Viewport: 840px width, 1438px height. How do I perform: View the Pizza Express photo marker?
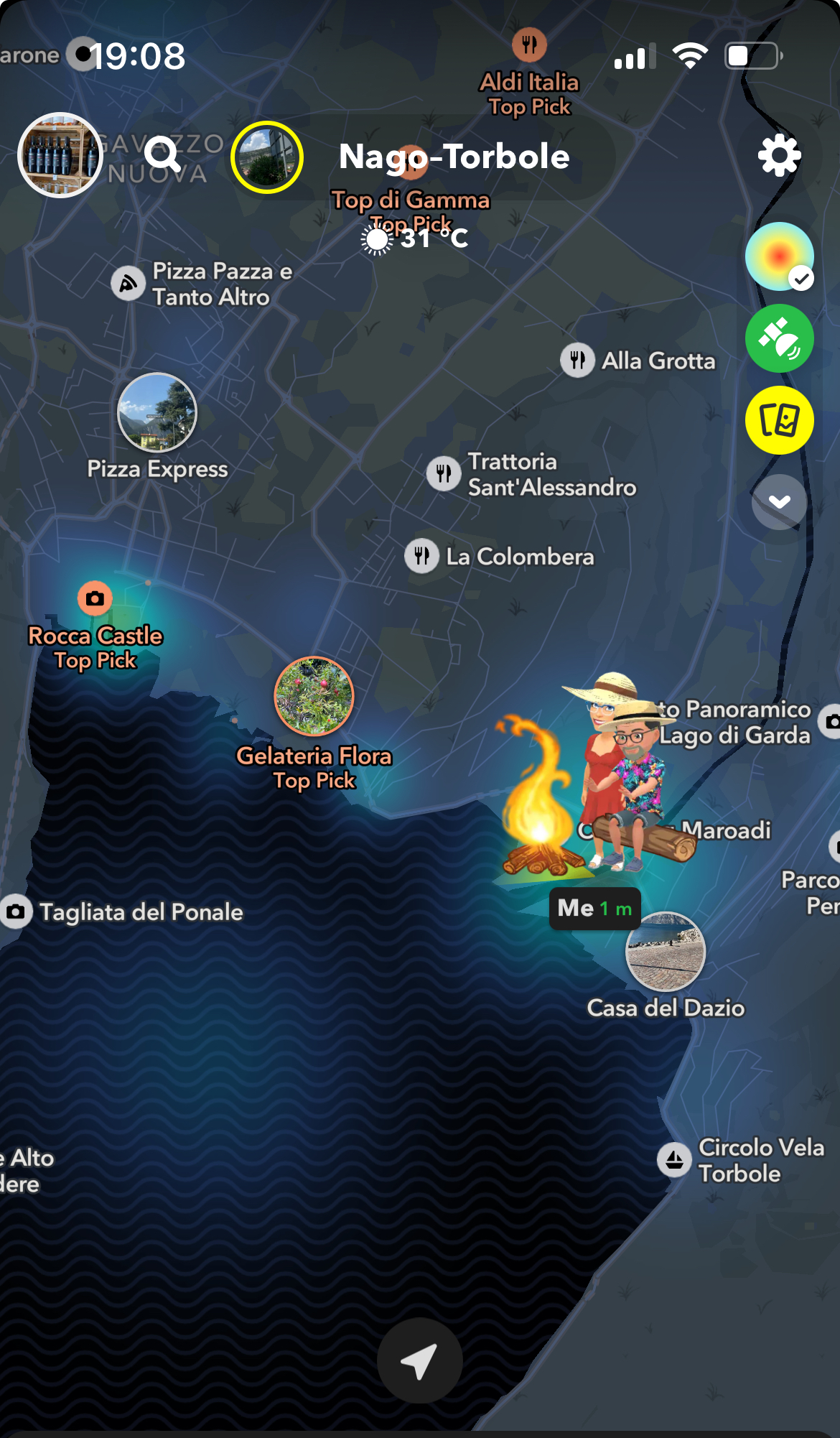(x=157, y=413)
